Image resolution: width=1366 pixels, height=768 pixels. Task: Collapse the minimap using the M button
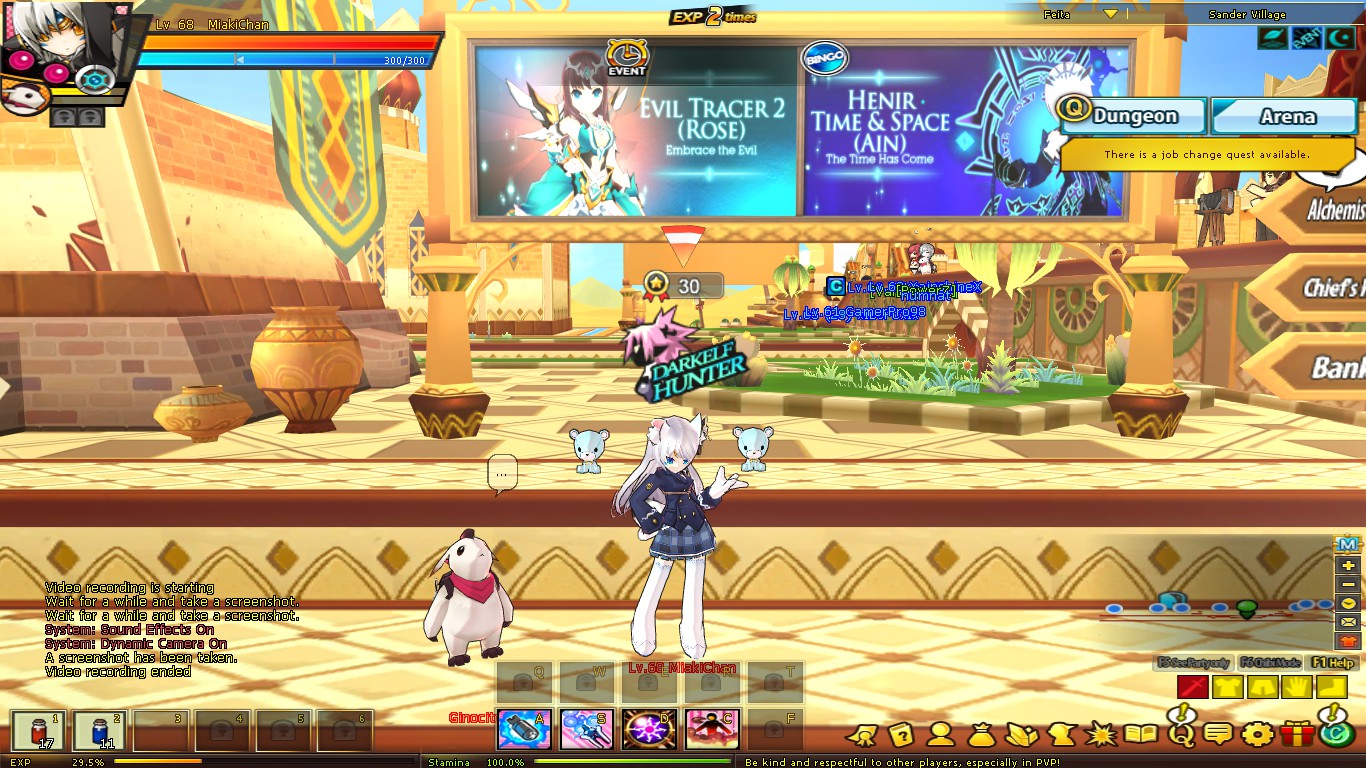point(1346,544)
